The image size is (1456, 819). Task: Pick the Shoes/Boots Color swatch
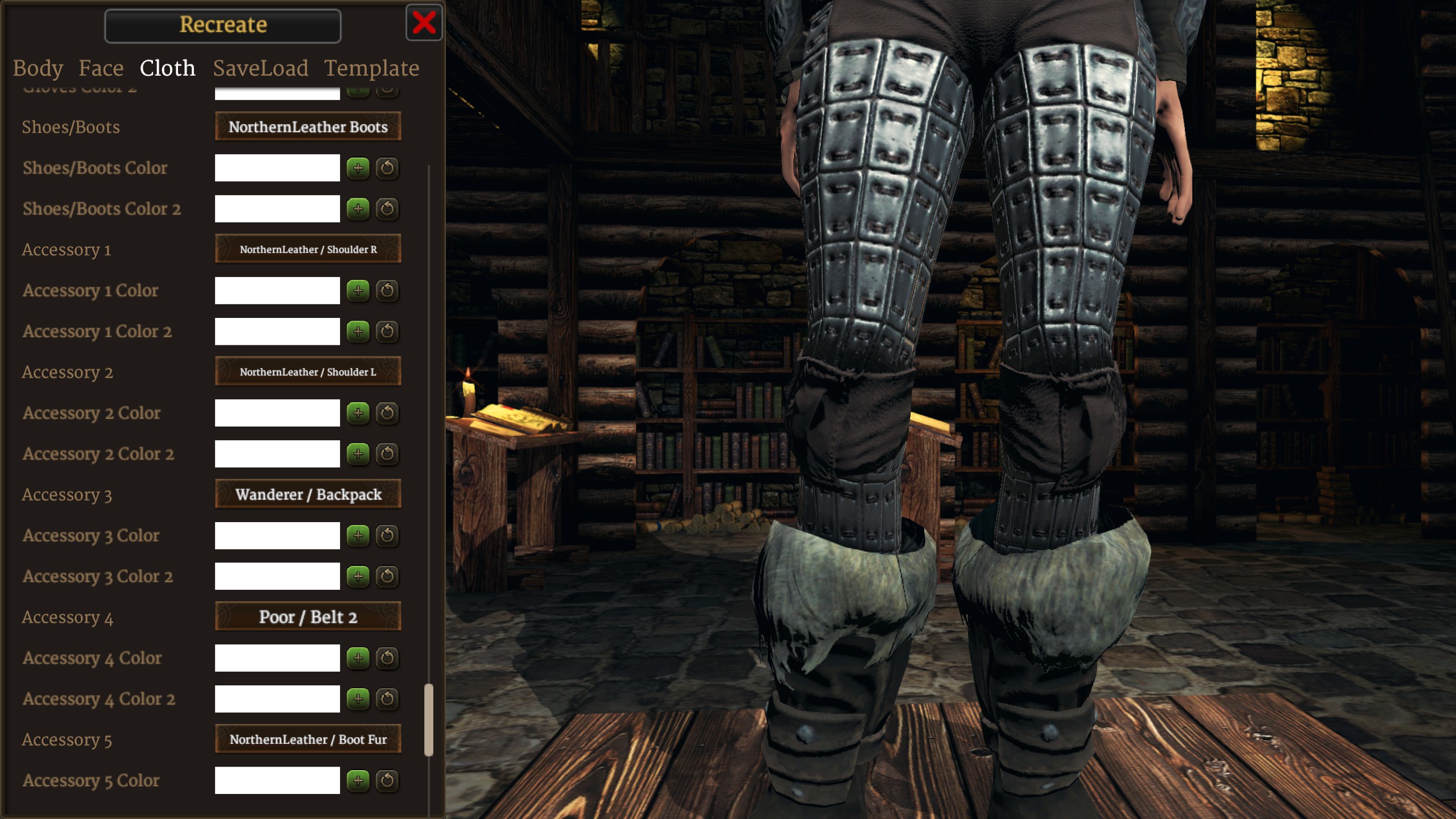coord(277,168)
